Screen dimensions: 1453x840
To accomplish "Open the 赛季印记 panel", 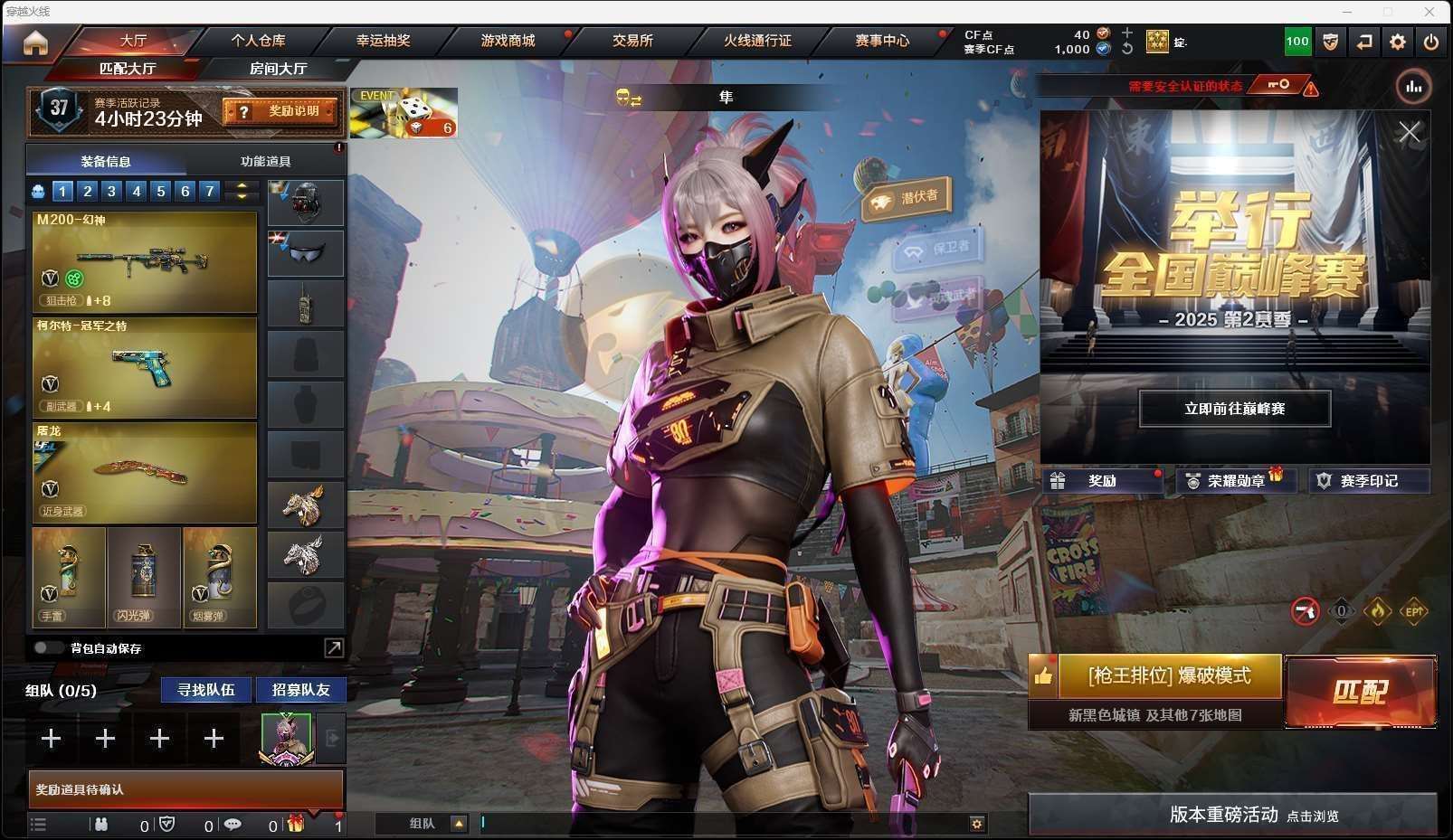I will coord(1368,481).
